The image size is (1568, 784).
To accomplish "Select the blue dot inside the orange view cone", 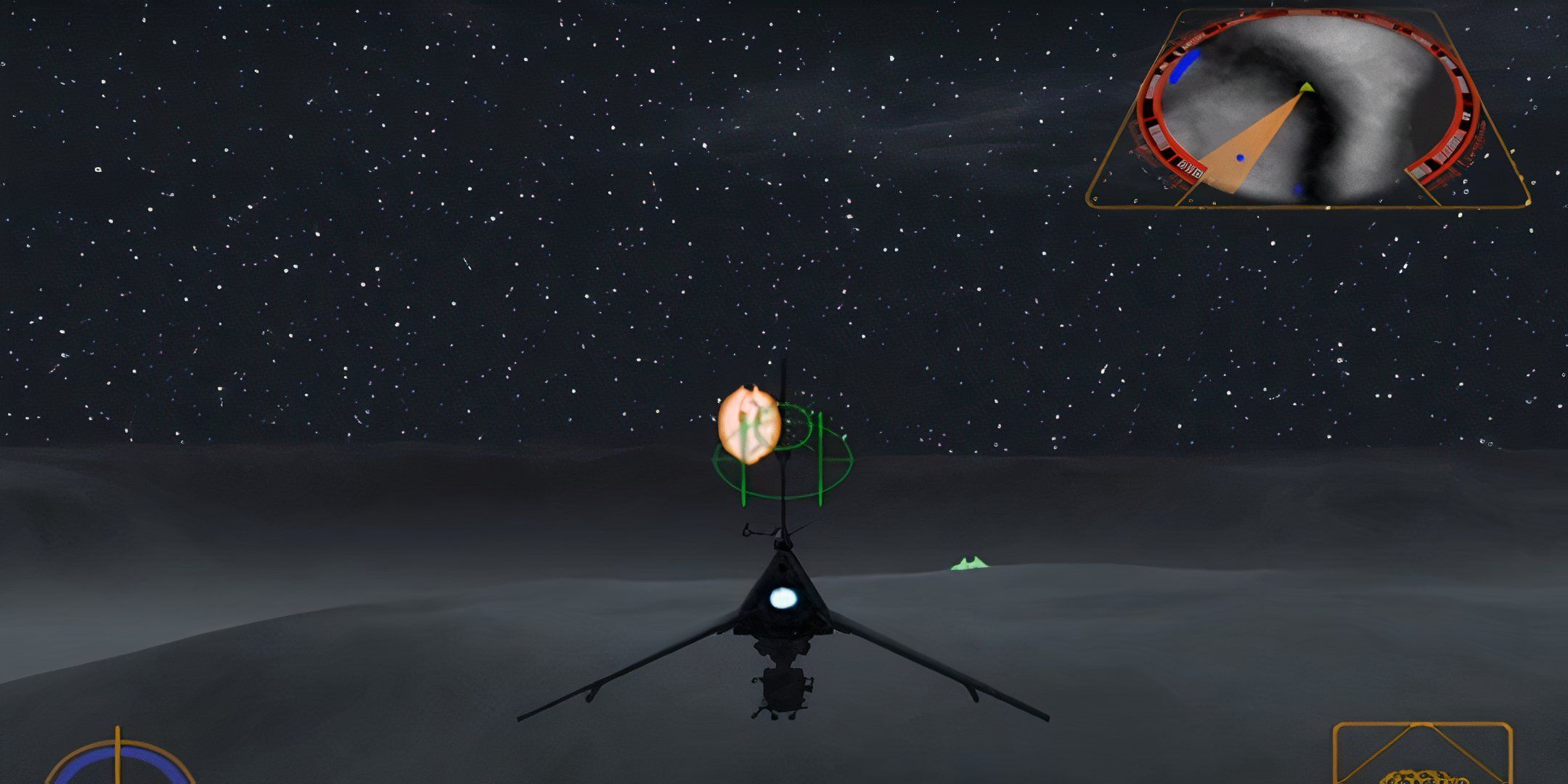I will 1240,158.
